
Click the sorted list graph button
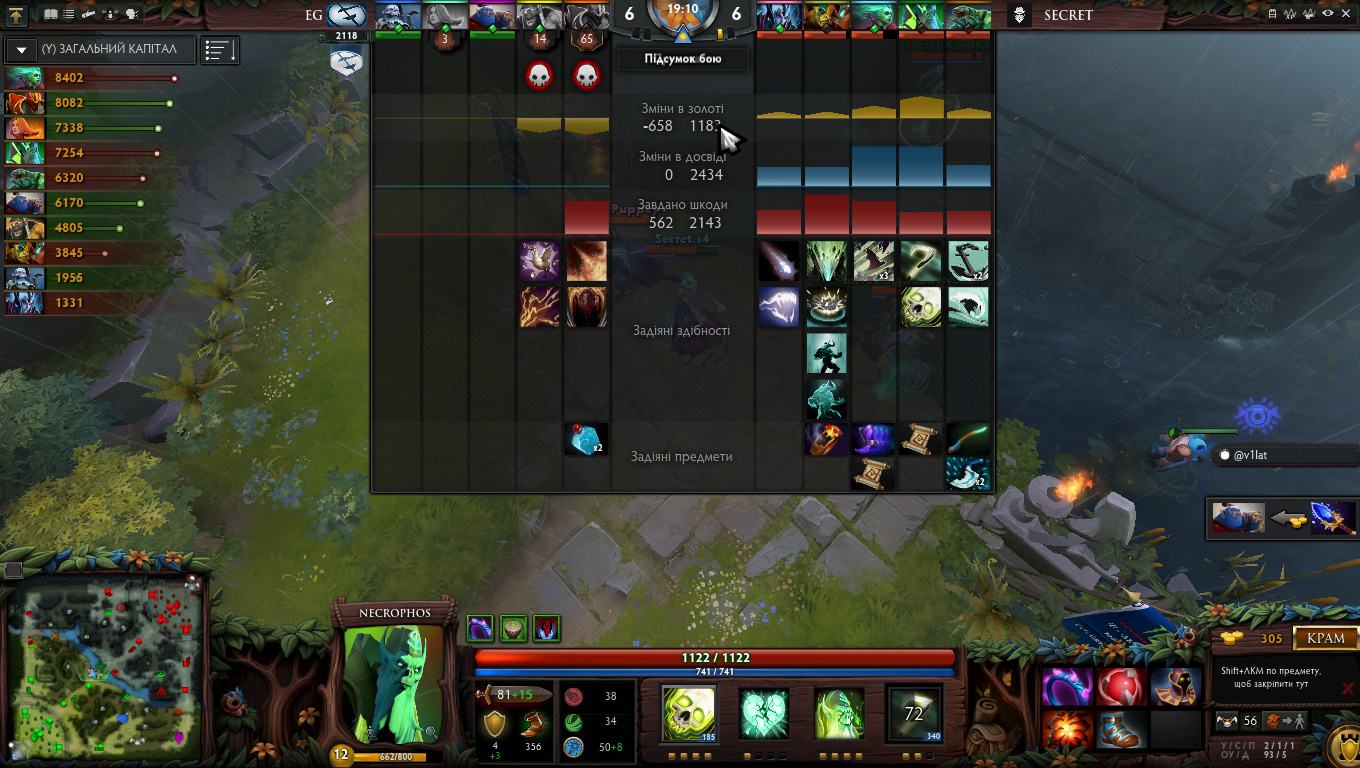click(x=219, y=50)
